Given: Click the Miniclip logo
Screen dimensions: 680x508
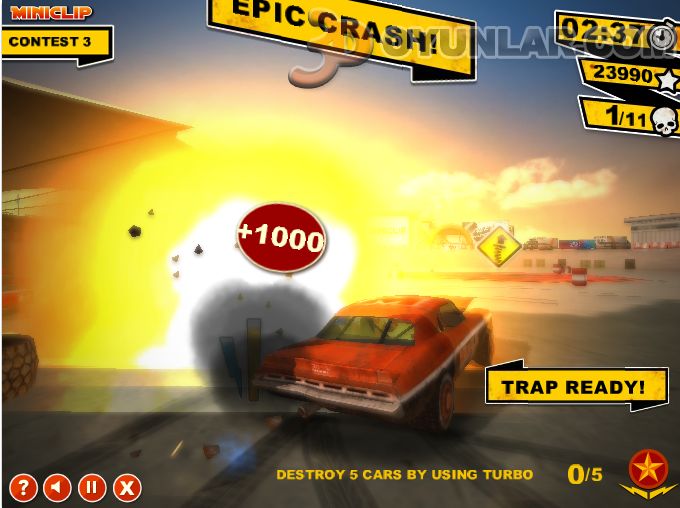Looking at the screenshot, I should click(x=51, y=12).
